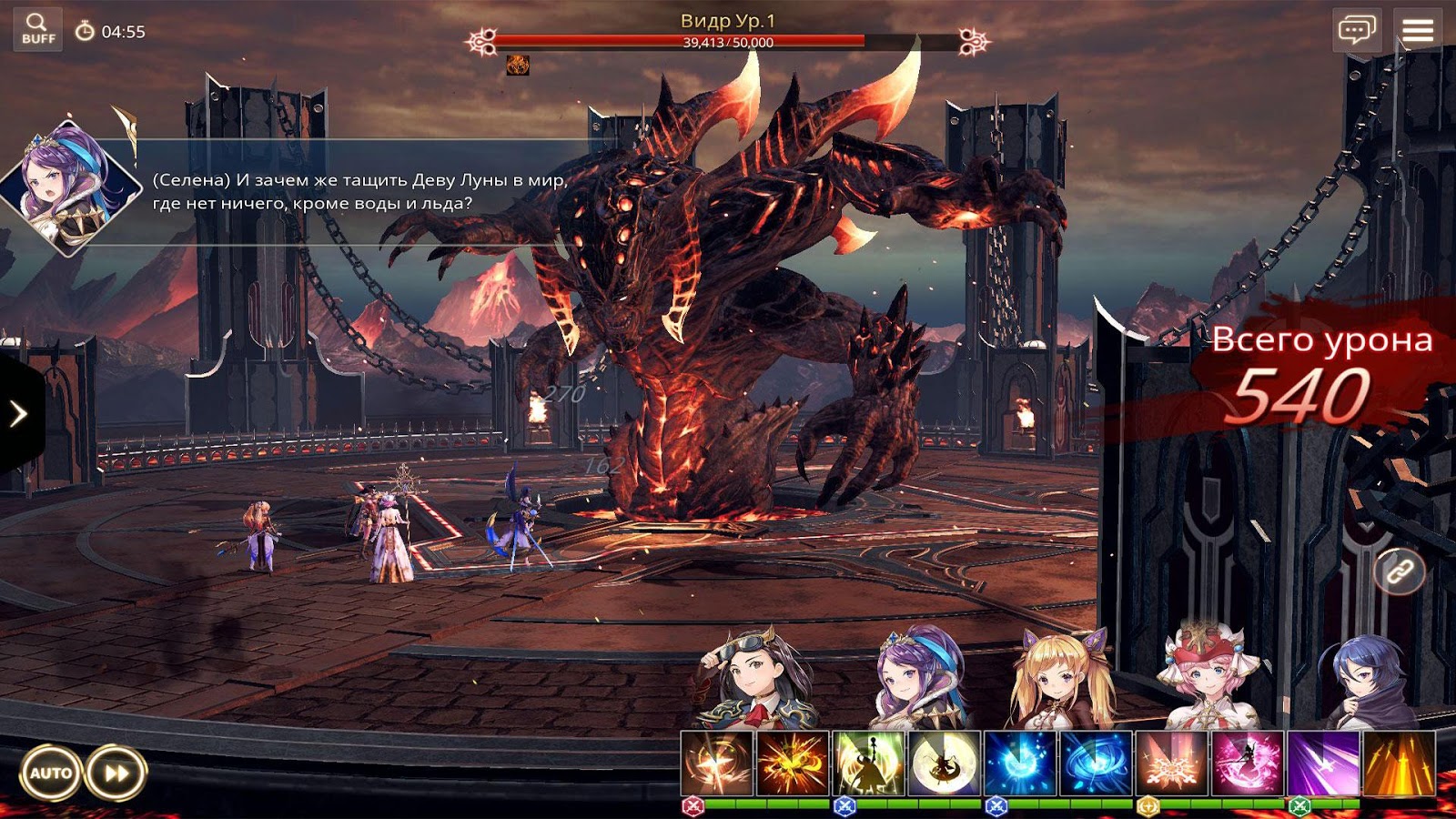Image resolution: width=1456 pixels, height=819 pixels.
Task: Open the chat speech bubble
Action: point(1356,30)
